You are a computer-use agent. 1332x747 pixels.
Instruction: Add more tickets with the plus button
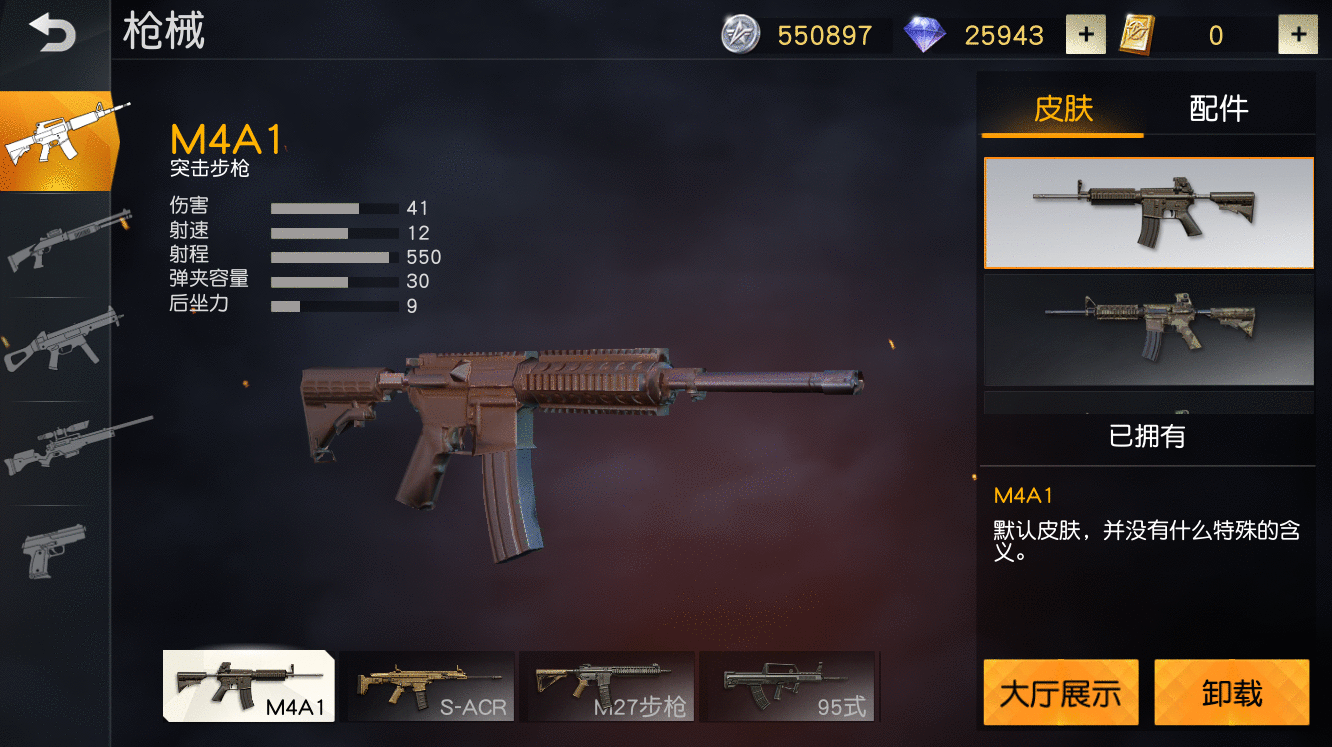pos(1298,36)
